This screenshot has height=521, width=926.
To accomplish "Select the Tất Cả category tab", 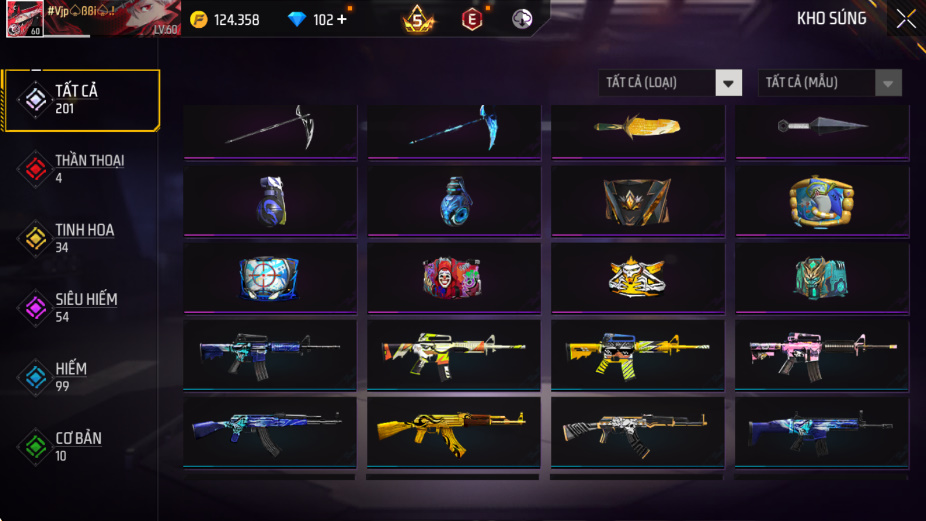I will pos(81,100).
